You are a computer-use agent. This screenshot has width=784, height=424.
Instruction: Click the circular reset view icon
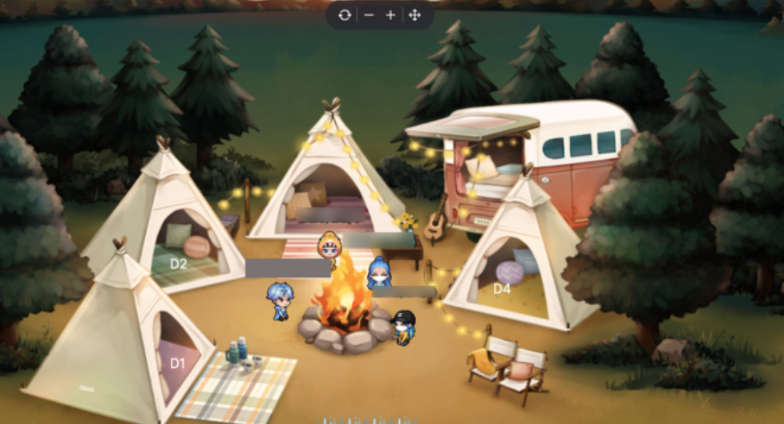[345, 15]
